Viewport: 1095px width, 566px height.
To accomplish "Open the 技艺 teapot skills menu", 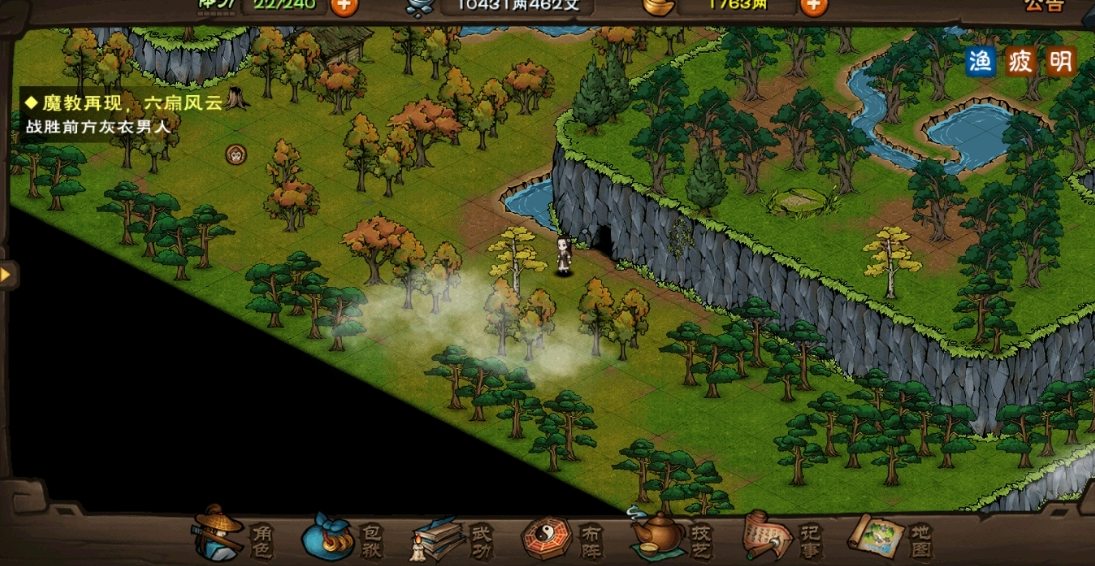I will (x=668, y=538).
